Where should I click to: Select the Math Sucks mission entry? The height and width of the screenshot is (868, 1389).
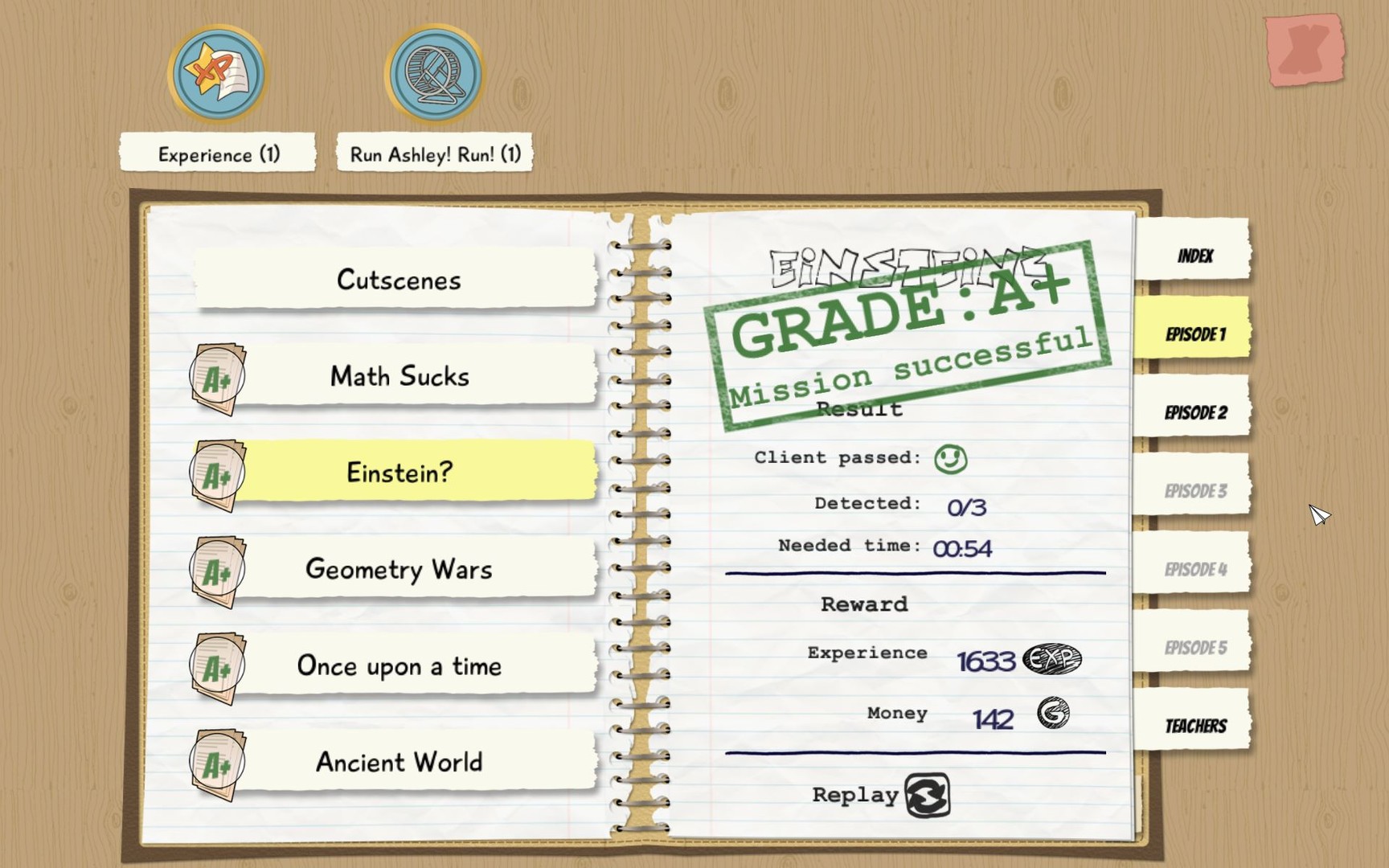[x=399, y=376]
